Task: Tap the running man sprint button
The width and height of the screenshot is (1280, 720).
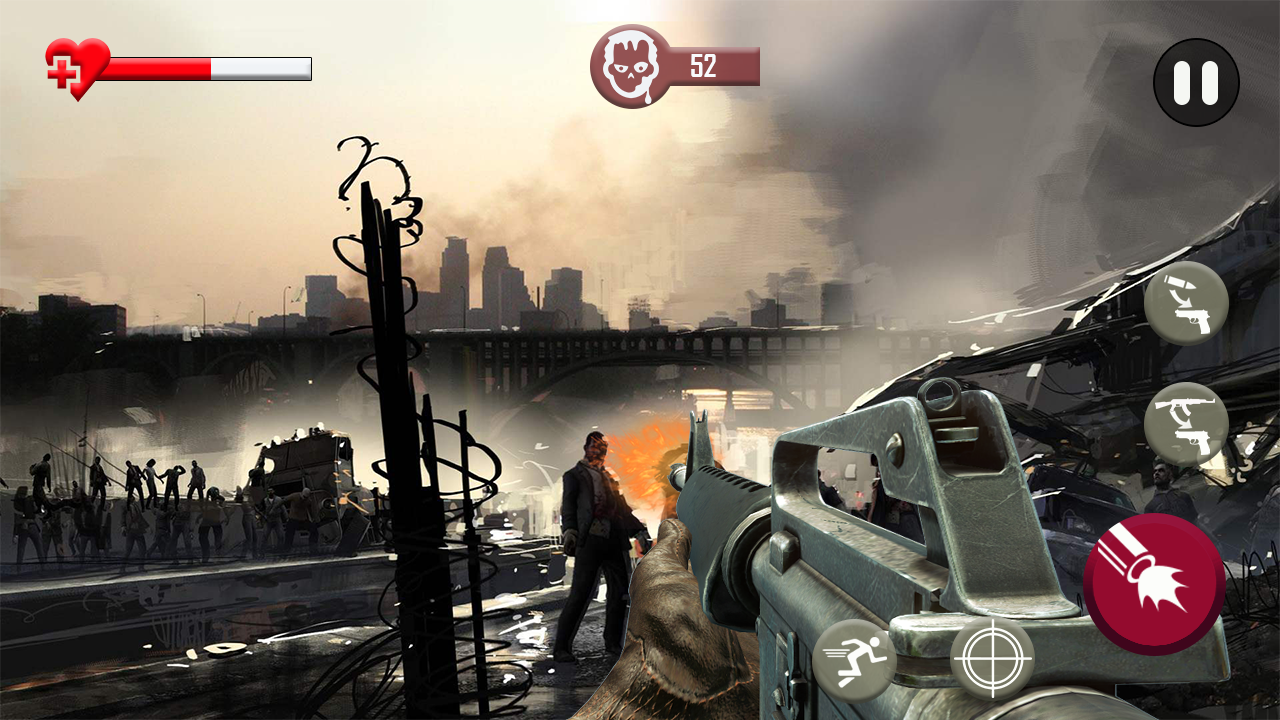Action: click(x=854, y=659)
